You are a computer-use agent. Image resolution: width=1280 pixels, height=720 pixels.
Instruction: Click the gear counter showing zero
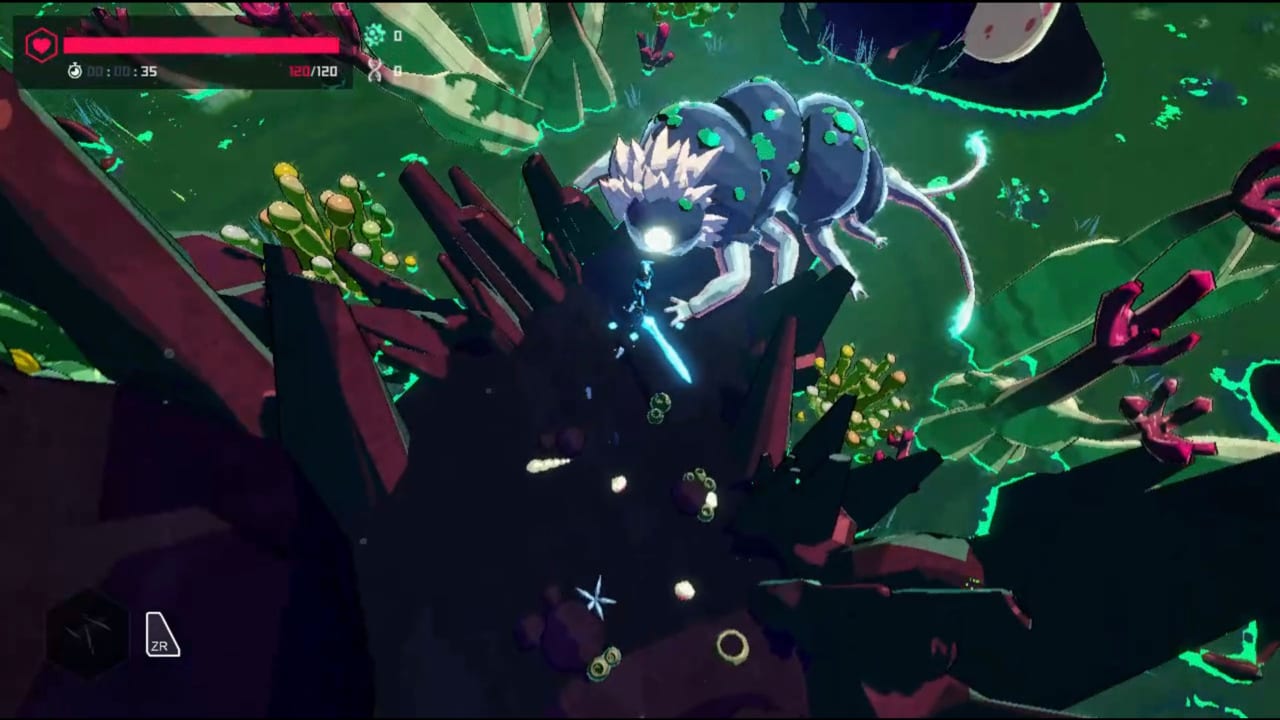pyautogui.click(x=397, y=35)
